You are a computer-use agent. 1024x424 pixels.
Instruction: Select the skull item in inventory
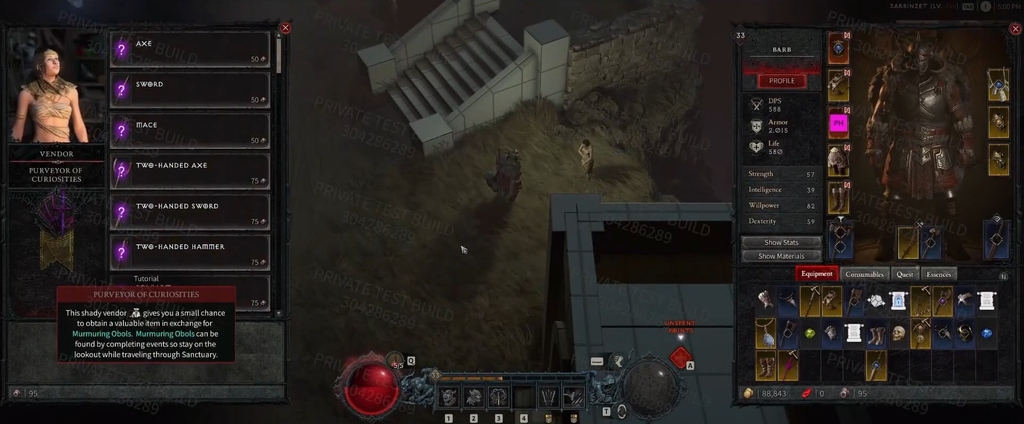899,333
